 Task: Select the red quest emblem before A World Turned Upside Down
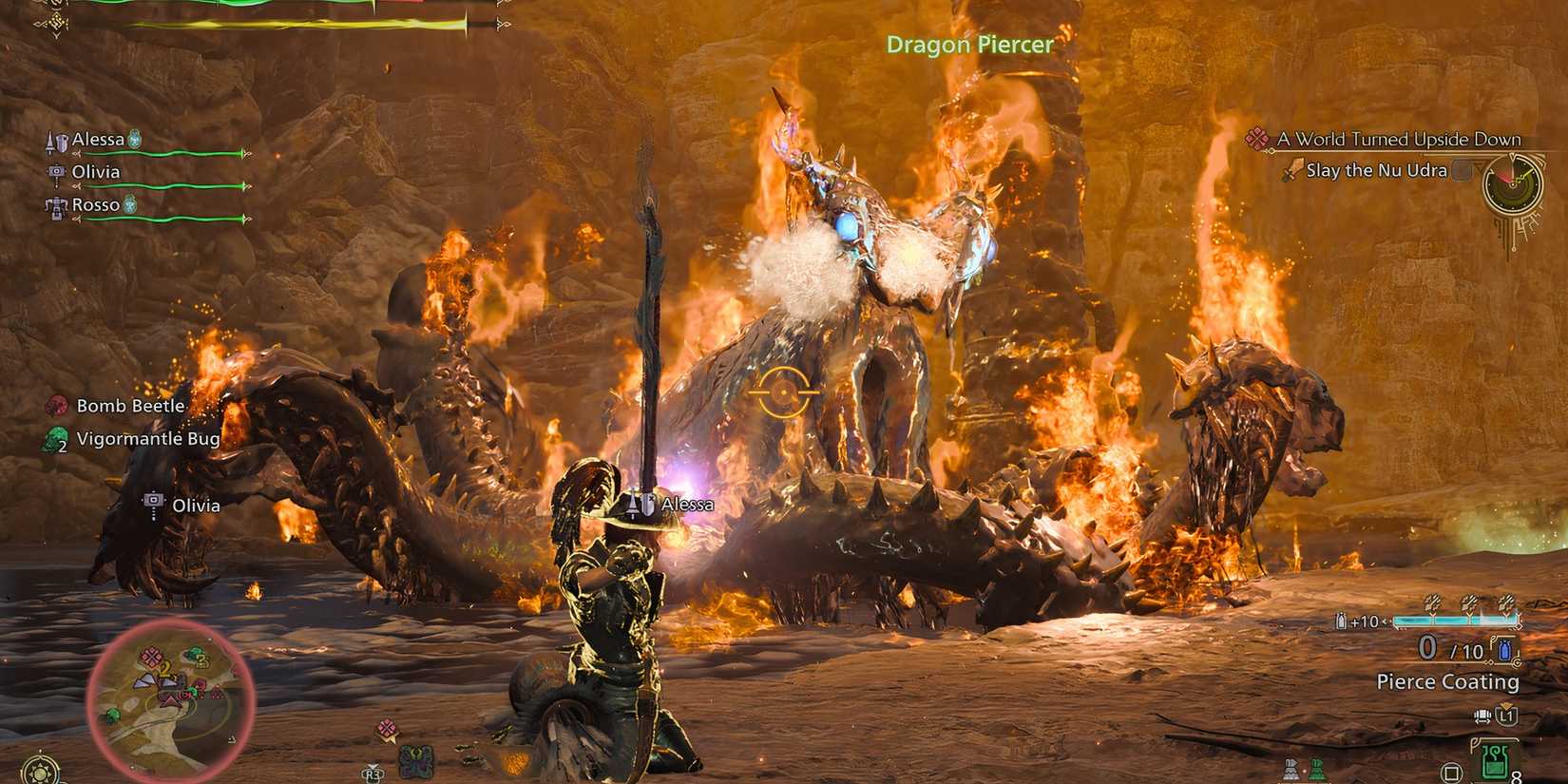1256,140
